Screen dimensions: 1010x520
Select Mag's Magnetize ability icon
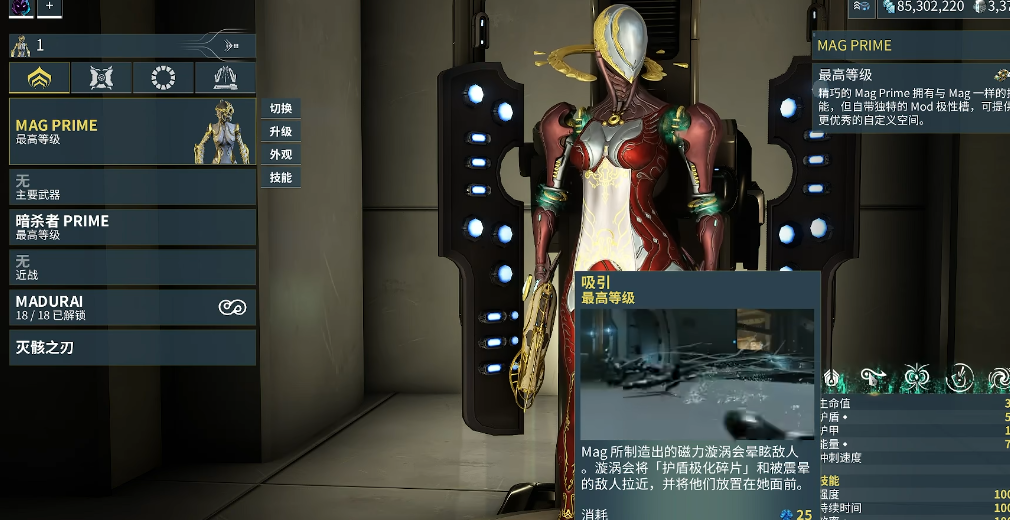[x=915, y=378]
